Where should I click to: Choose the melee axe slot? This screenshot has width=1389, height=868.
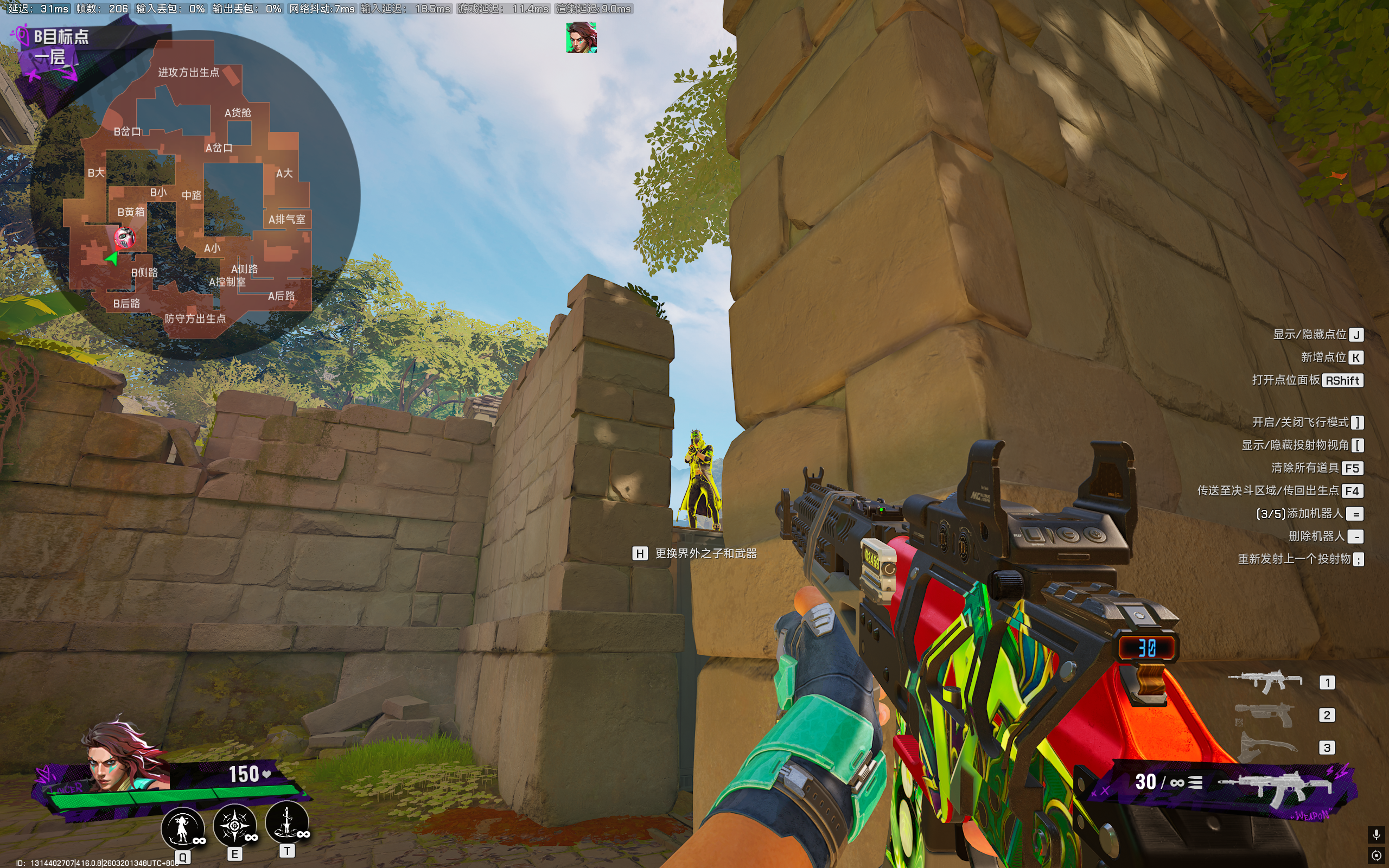pyautogui.click(x=1265, y=747)
